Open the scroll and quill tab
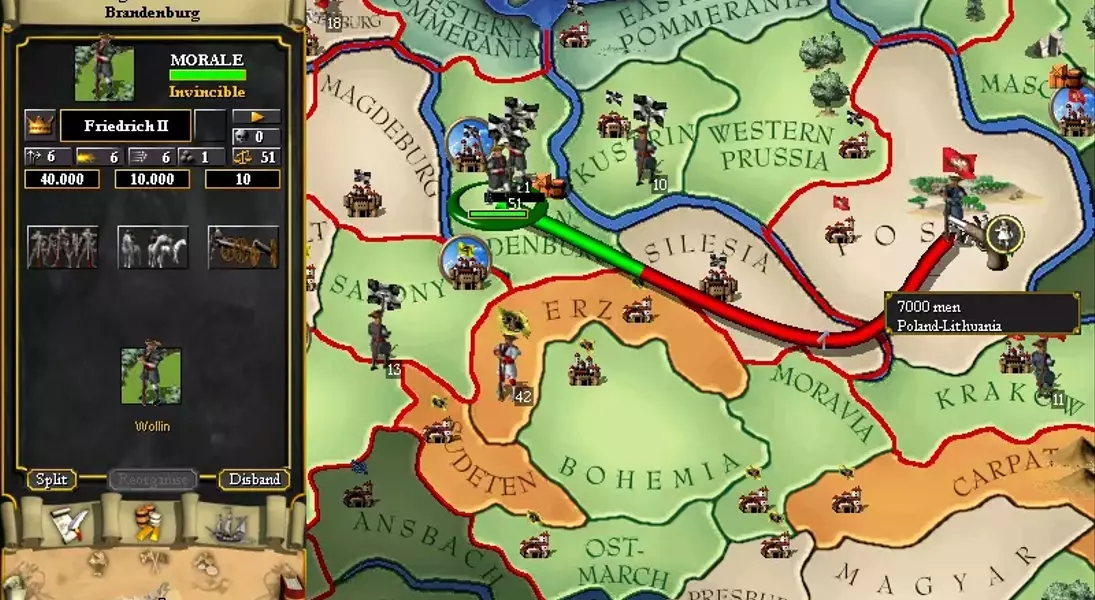The image size is (1095, 600). point(71,524)
